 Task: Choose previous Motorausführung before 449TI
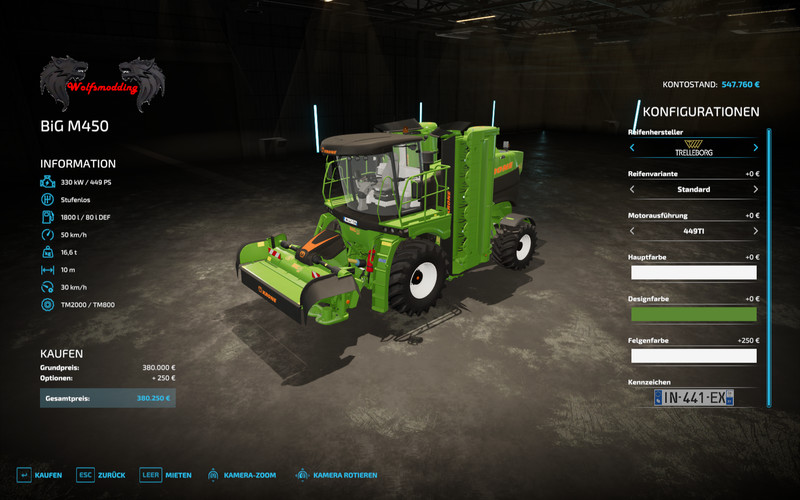tap(632, 230)
